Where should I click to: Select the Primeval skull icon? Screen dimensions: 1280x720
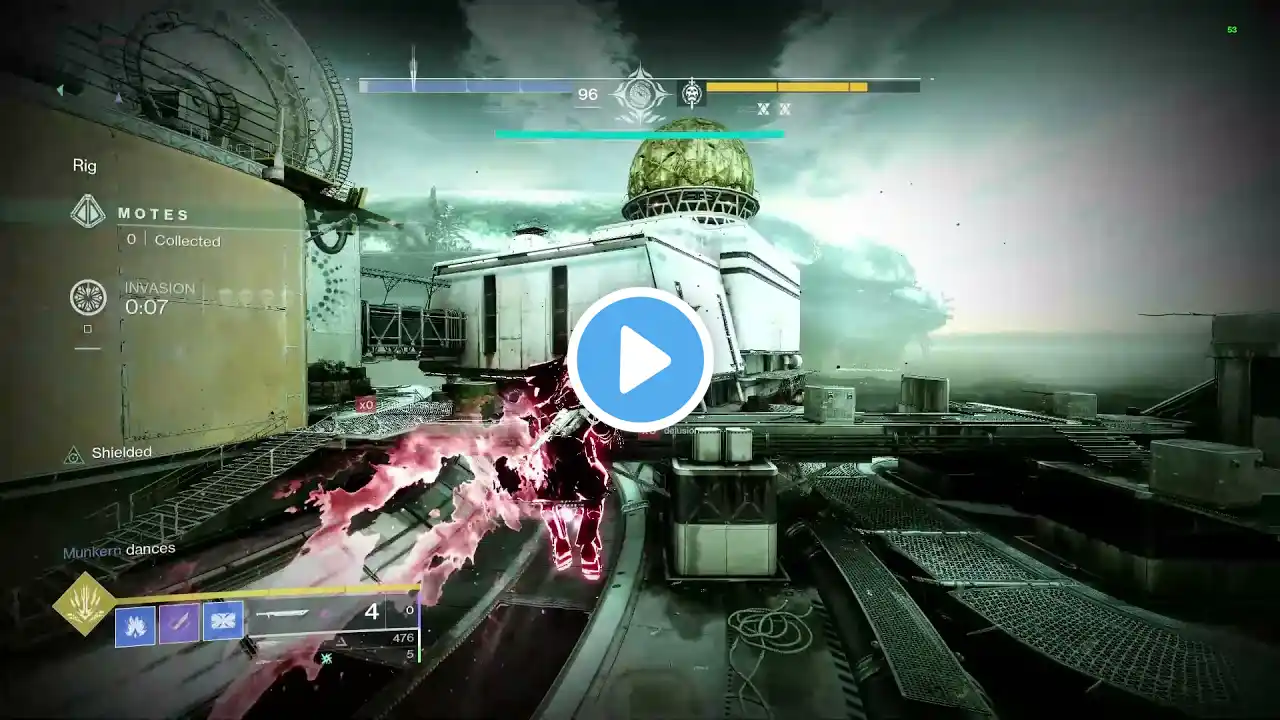(691, 93)
